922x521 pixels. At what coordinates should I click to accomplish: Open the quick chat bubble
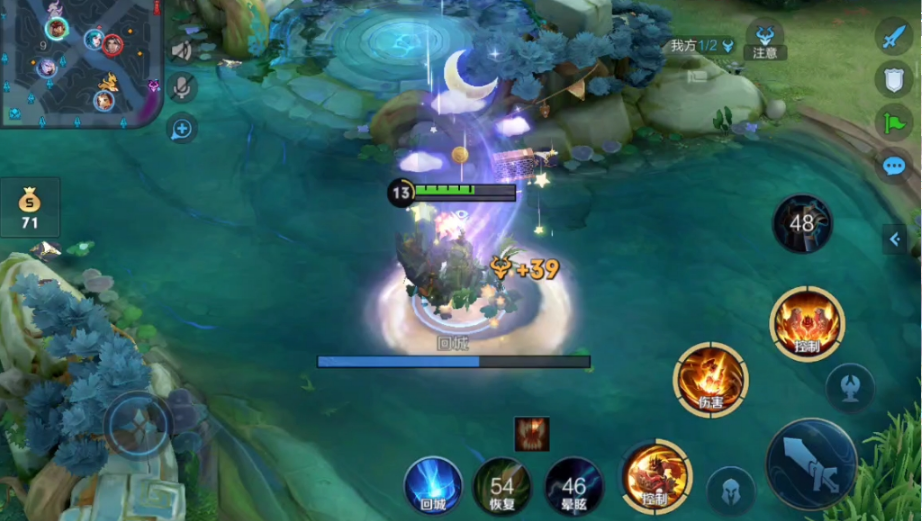[893, 166]
